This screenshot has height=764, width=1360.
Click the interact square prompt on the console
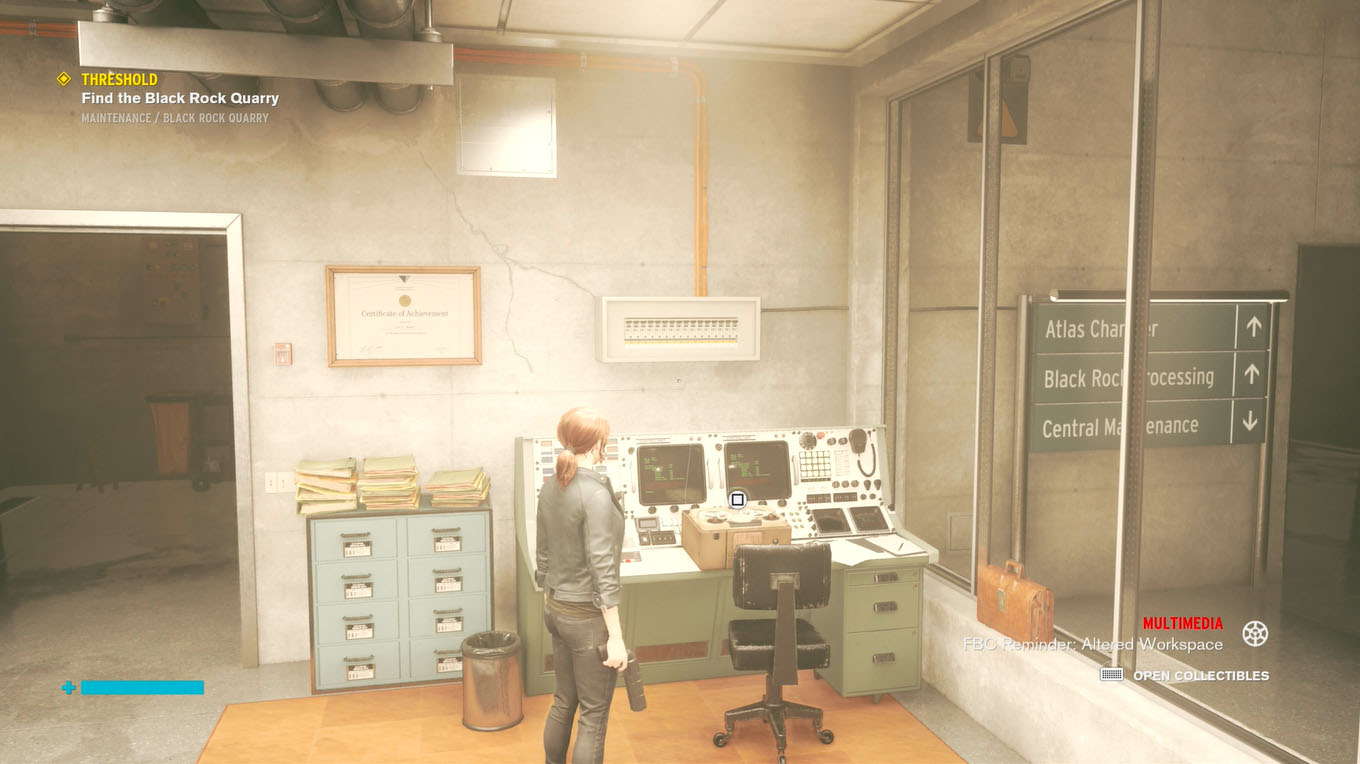[737, 498]
